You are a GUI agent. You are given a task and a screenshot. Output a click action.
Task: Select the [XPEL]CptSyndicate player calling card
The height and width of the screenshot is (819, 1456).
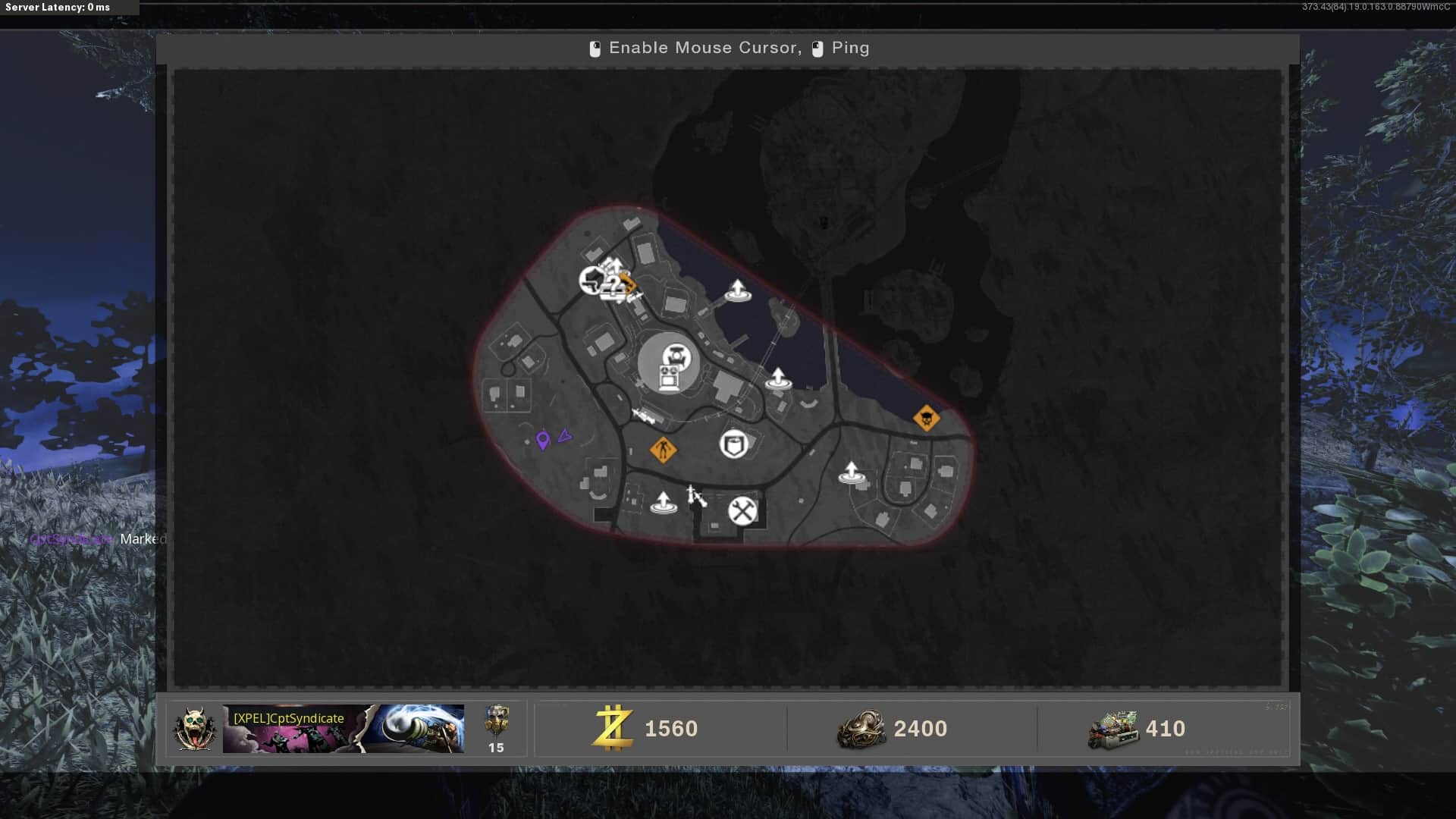343,729
